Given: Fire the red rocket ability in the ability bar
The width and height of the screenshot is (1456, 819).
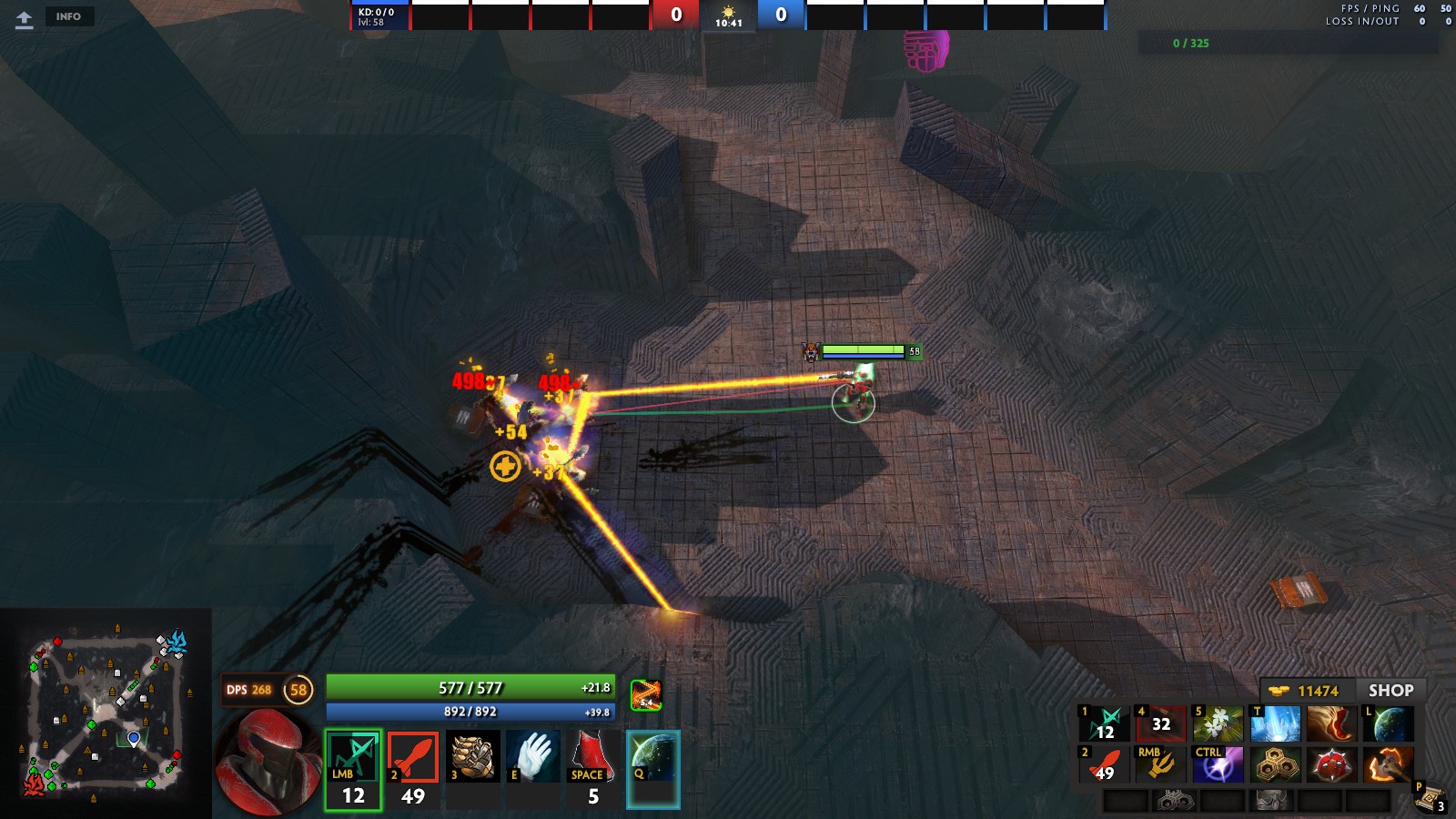Looking at the screenshot, I should [413, 769].
